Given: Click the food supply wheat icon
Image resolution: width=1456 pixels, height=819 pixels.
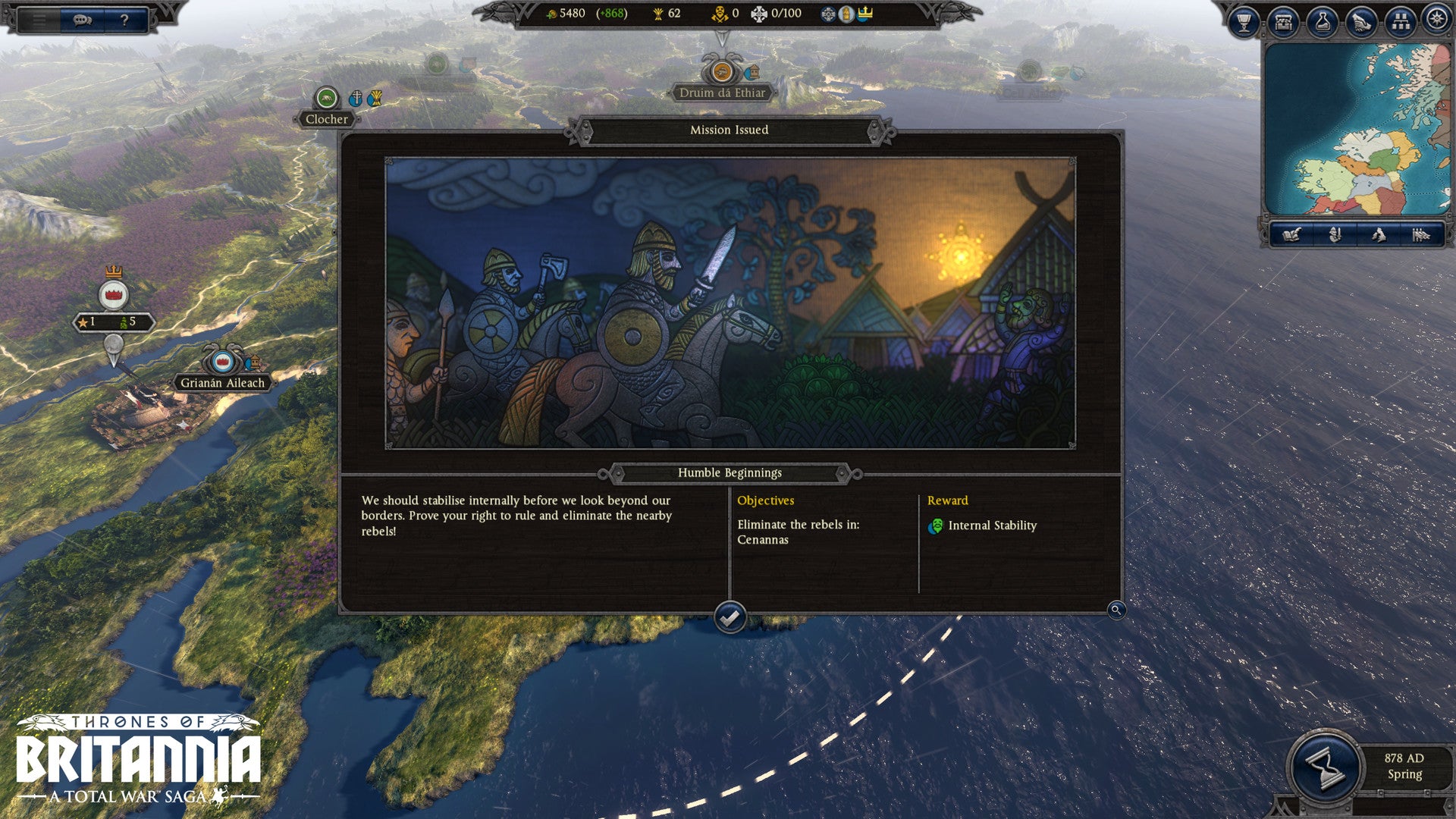Looking at the screenshot, I should [x=657, y=14].
